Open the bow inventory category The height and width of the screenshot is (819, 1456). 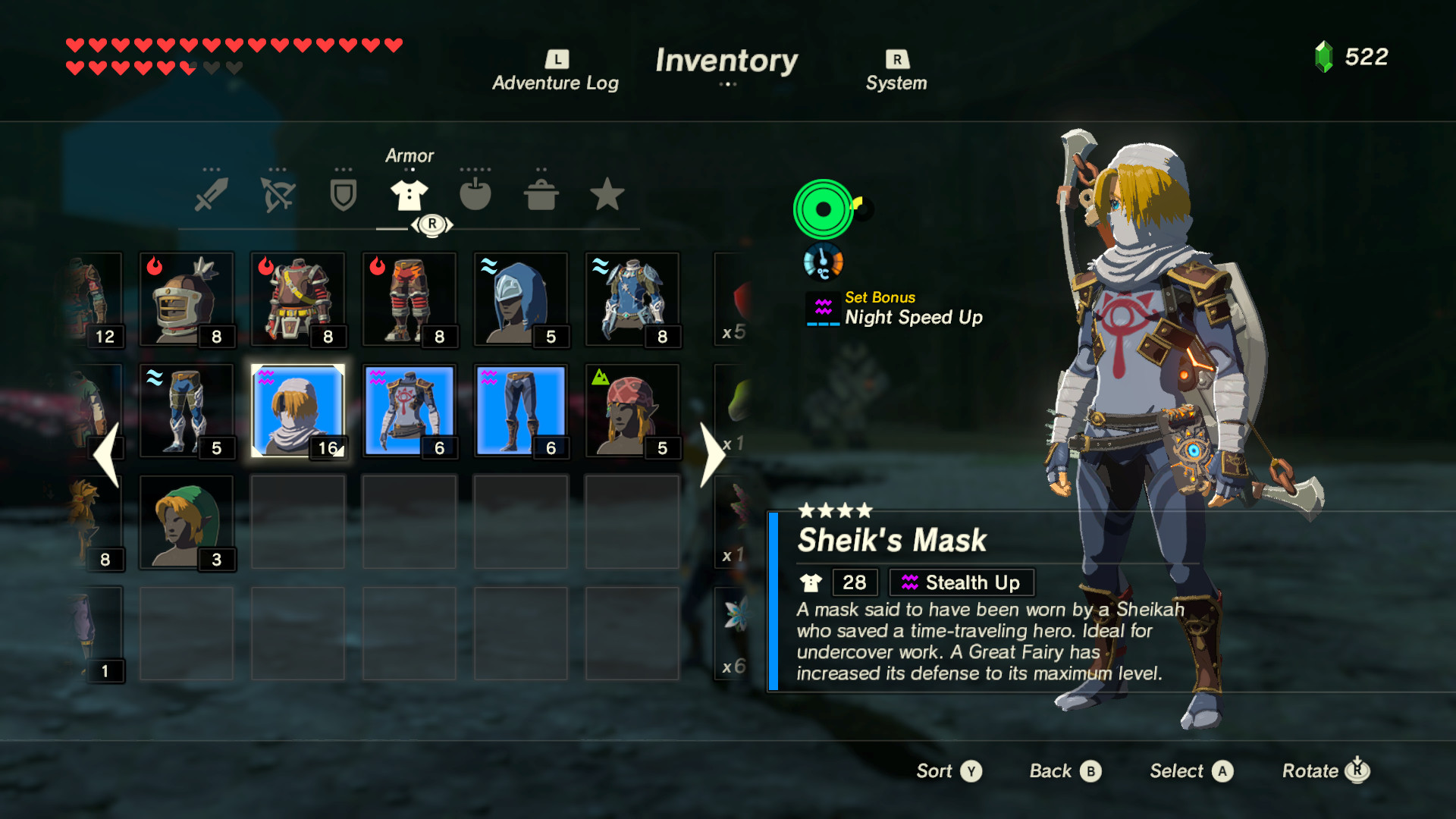pos(278,195)
